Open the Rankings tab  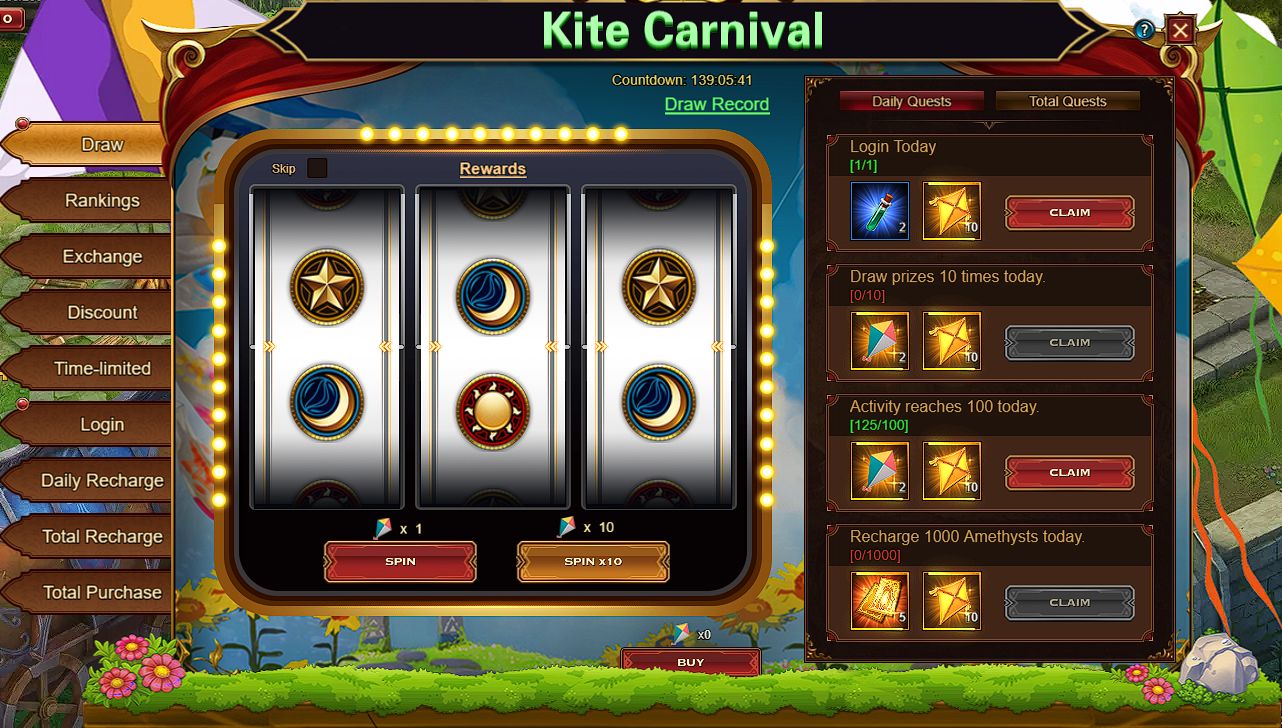pos(101,201)
